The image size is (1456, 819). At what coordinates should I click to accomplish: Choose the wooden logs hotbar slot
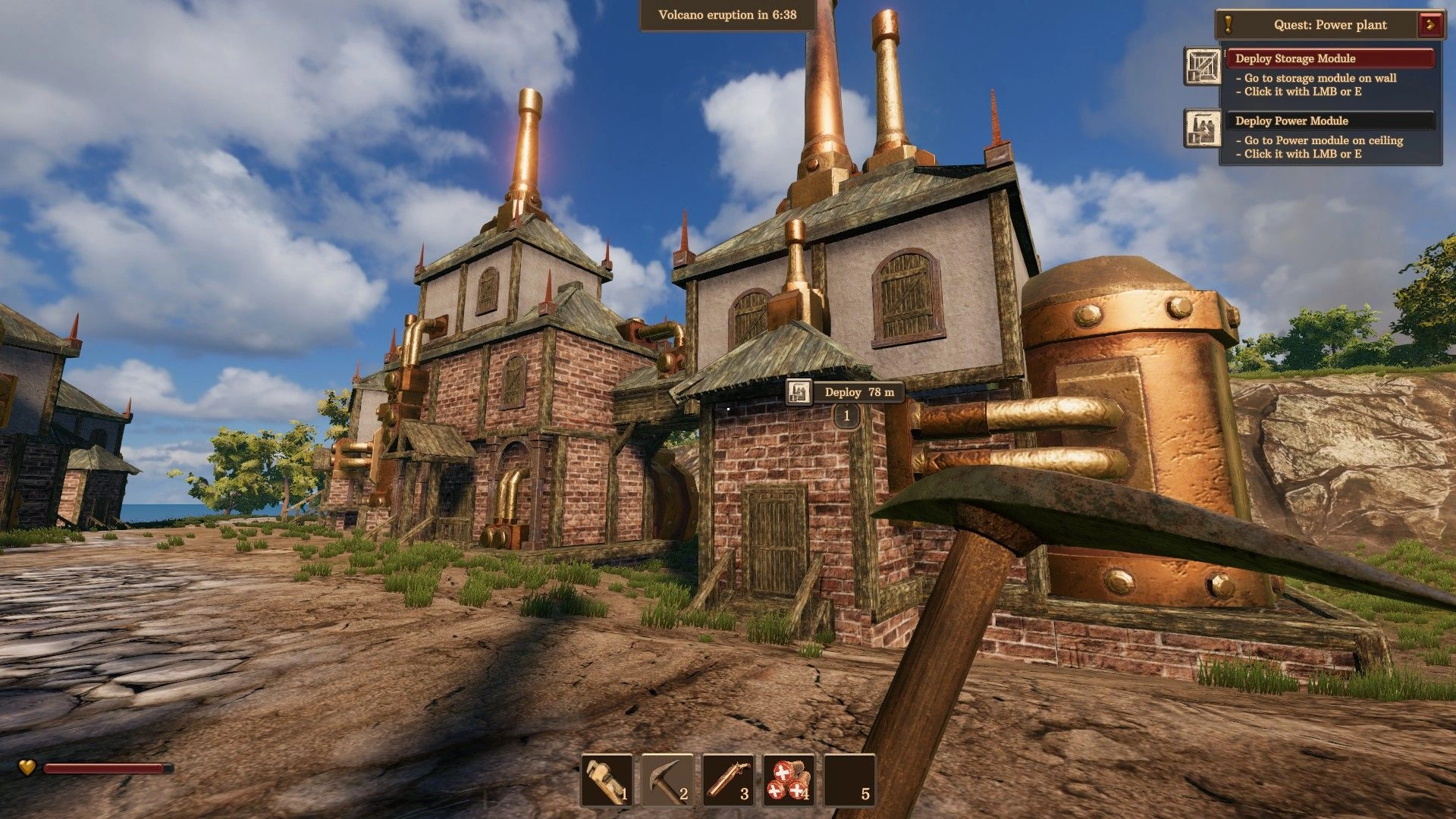(x=789, y=780)
